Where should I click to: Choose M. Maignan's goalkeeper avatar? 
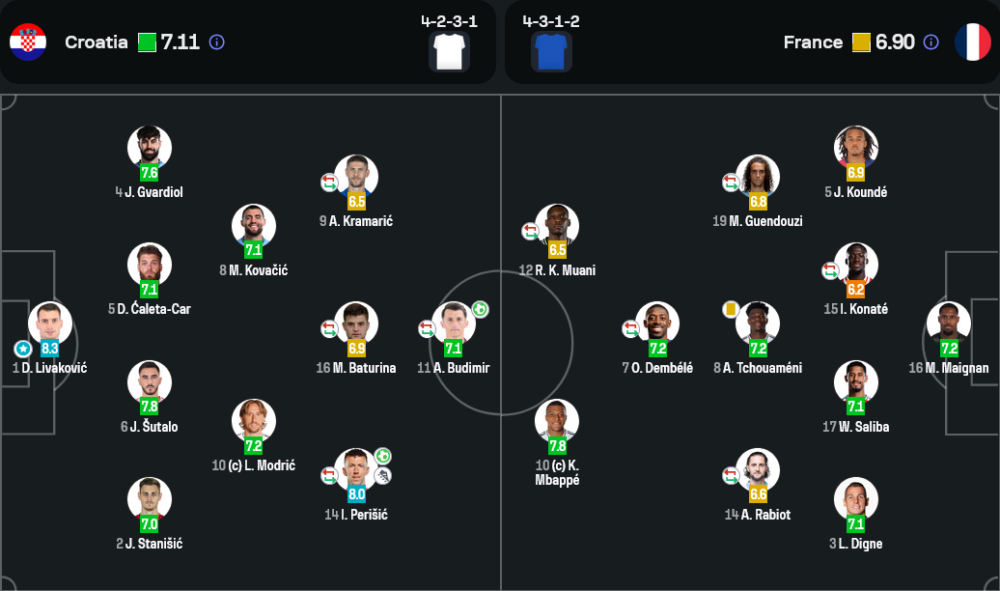coord(948,323)
